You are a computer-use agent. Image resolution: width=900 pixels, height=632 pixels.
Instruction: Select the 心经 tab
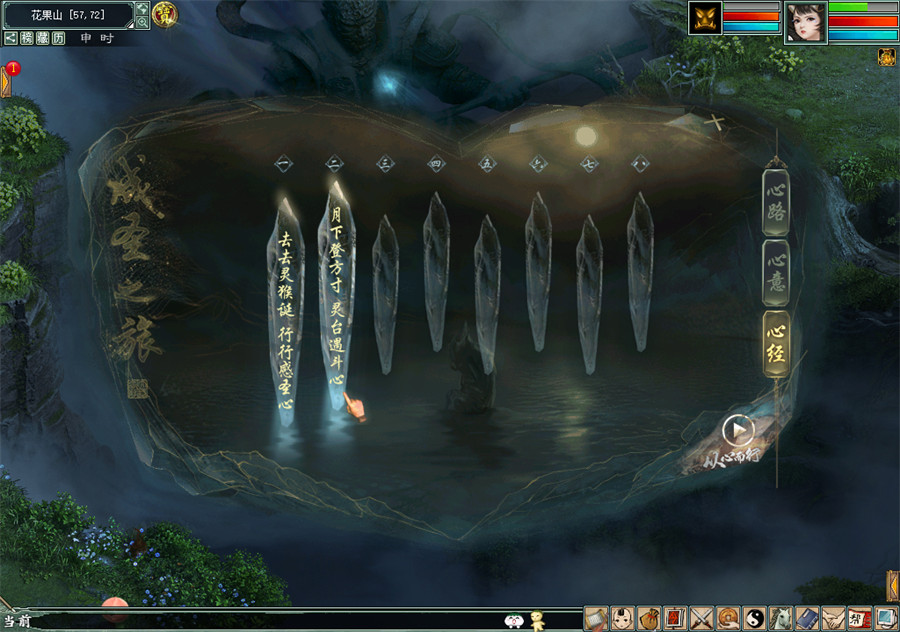[776, 342]
